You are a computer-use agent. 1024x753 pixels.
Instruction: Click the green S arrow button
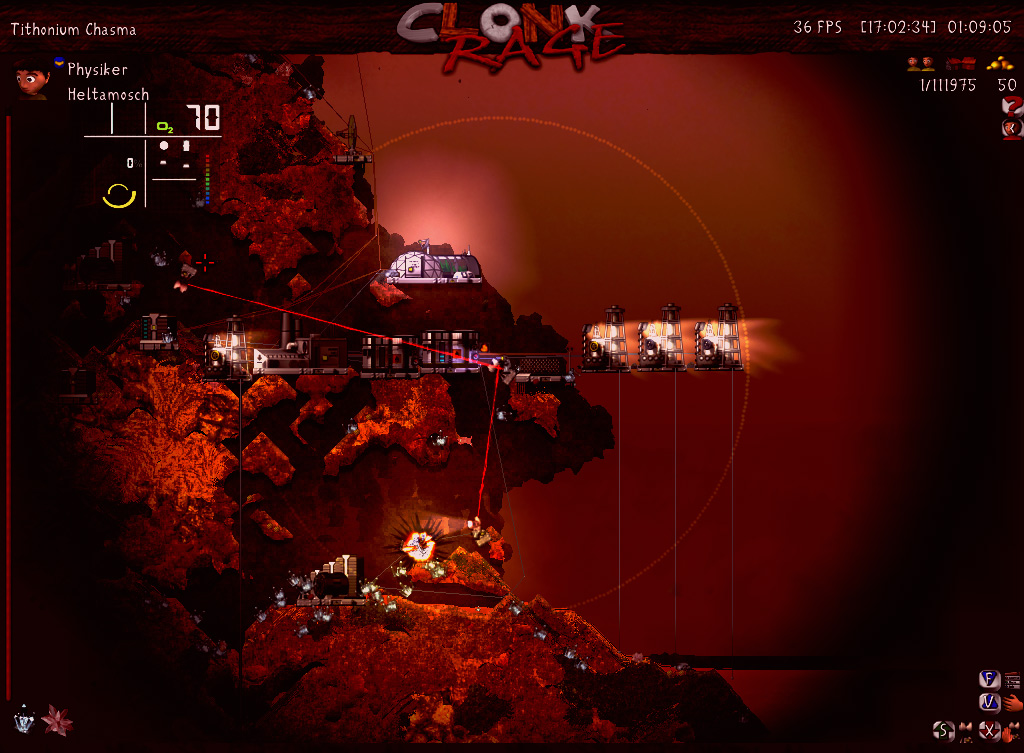942,729
